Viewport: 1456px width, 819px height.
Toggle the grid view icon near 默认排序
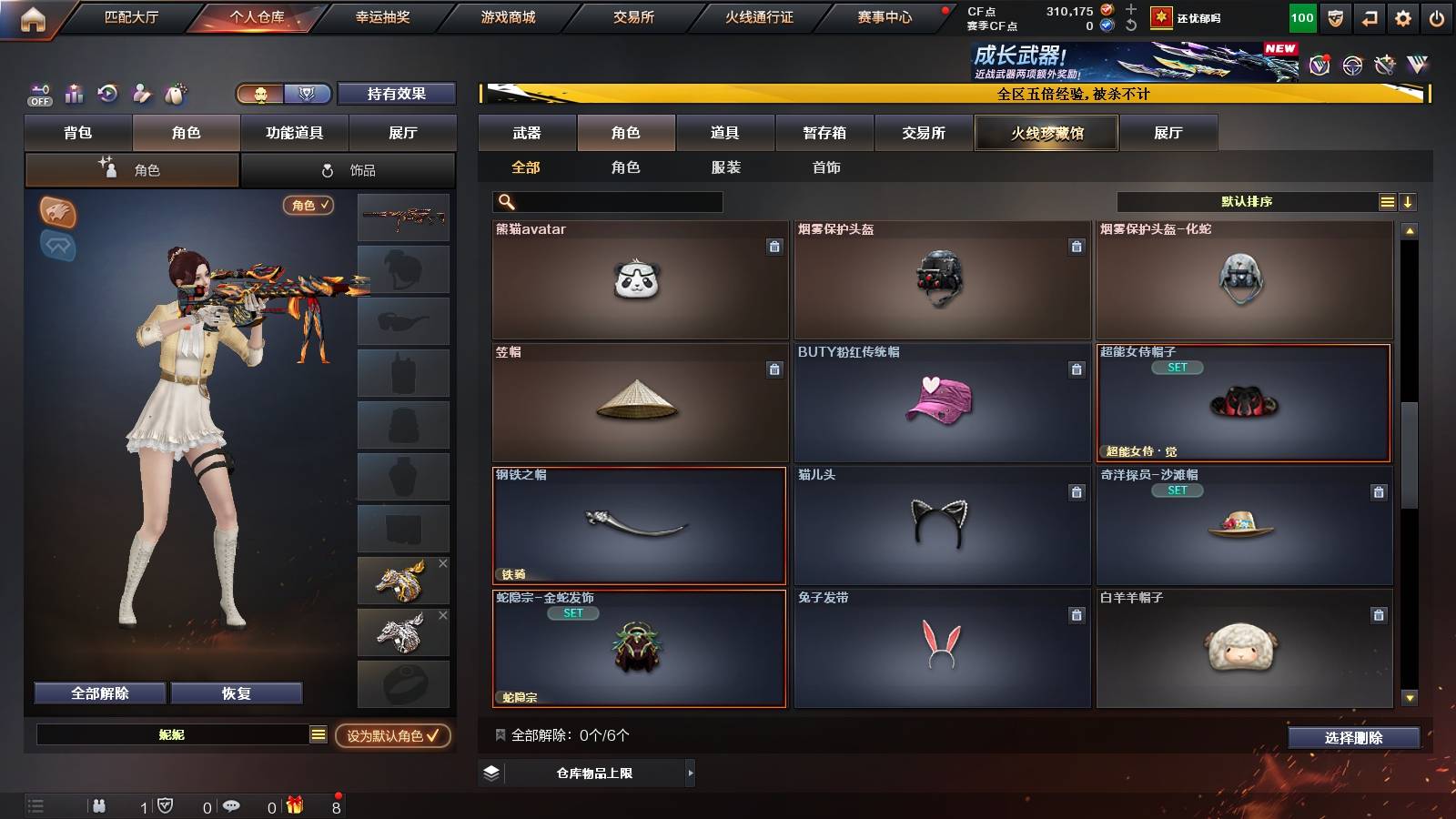(1386, 201)
